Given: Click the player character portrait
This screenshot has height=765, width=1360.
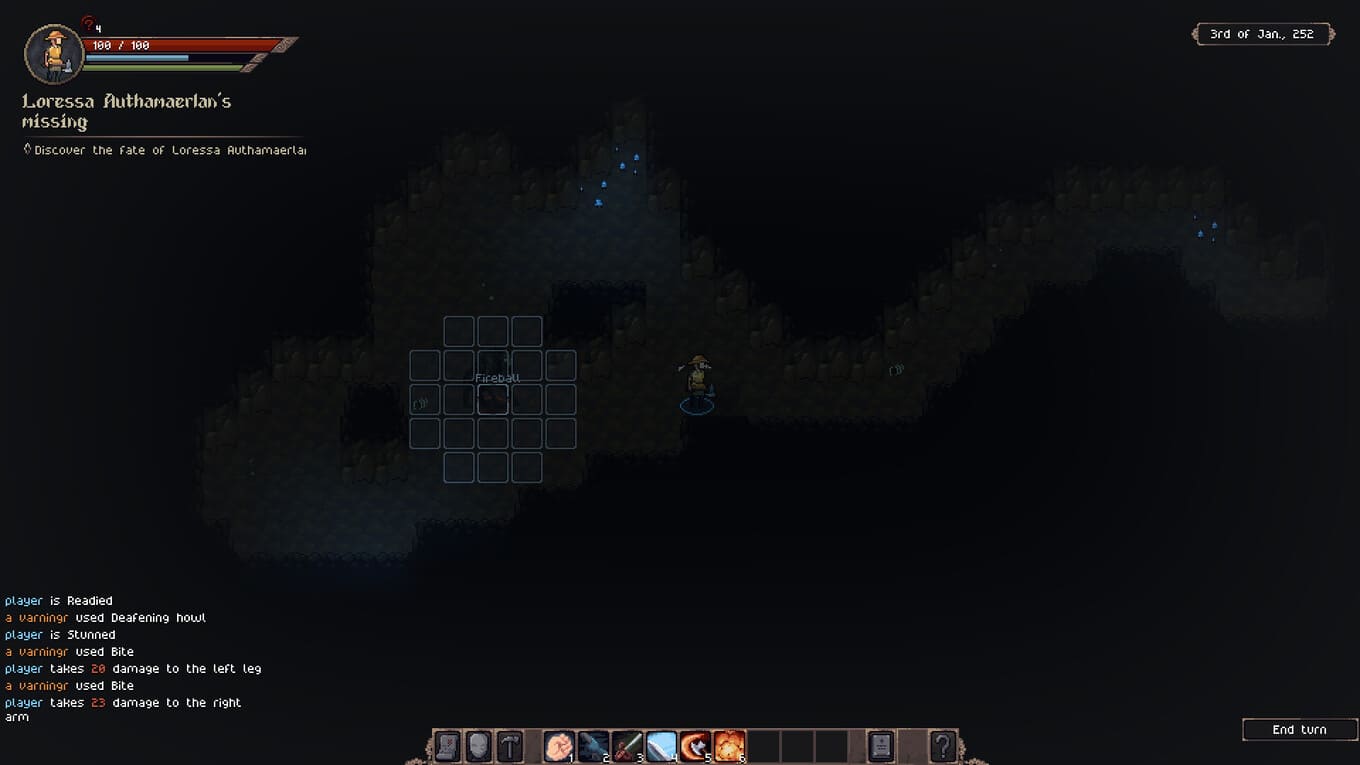Looking at the screenshot, I should 54,54.
